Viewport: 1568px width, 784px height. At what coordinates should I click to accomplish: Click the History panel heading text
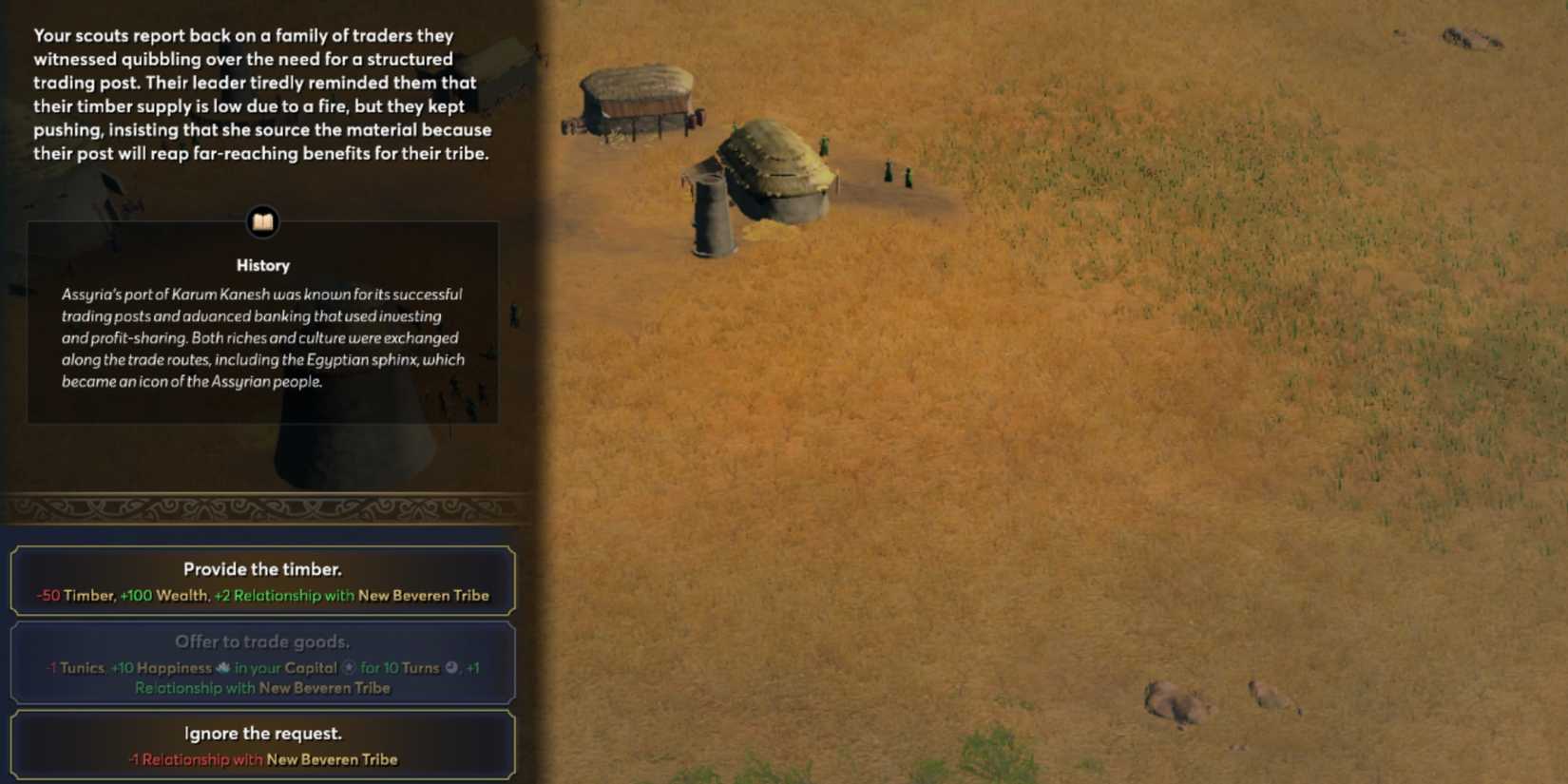click(x=262, y=265)
